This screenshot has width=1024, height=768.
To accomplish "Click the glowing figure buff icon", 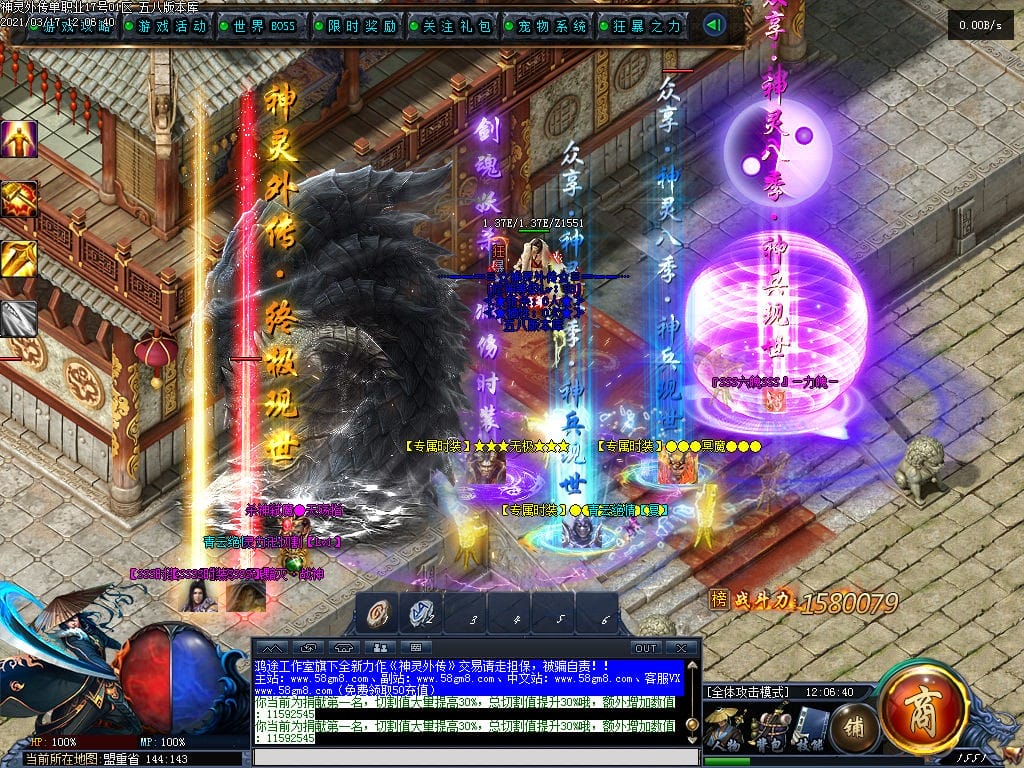I will point(19,139).
